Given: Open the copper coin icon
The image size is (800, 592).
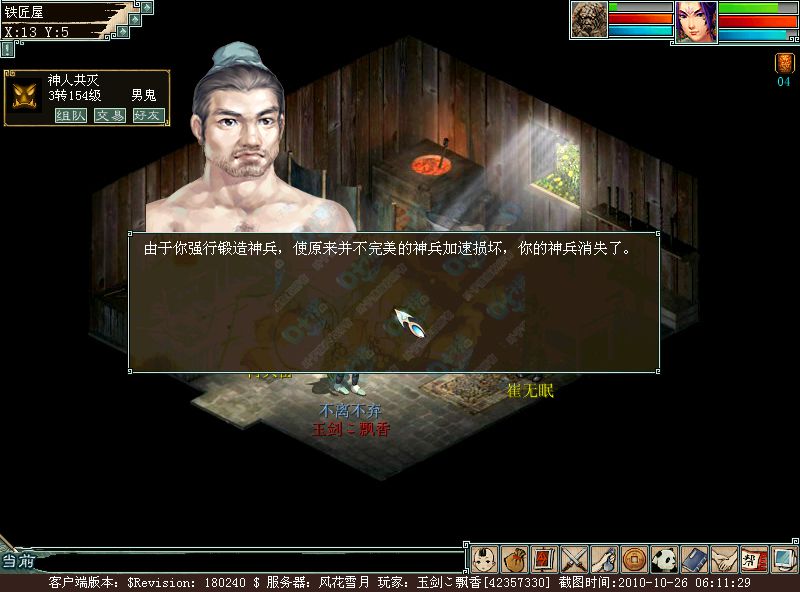Looking at the screenshot, I should pos(634,558).
